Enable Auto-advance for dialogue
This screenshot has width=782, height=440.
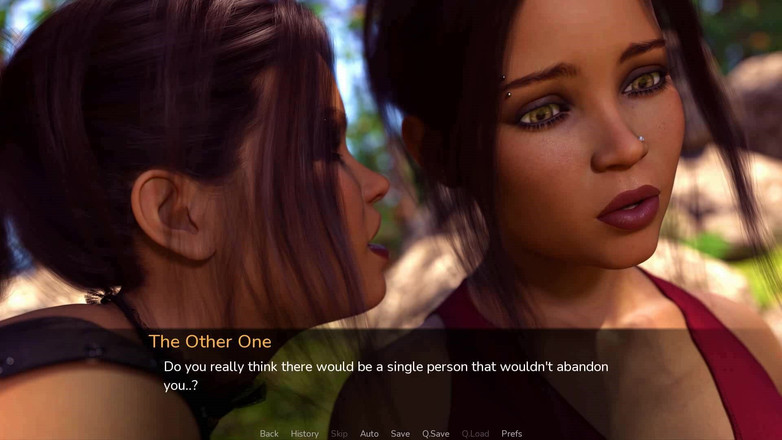pyautogui.click(x=369, y=434)
